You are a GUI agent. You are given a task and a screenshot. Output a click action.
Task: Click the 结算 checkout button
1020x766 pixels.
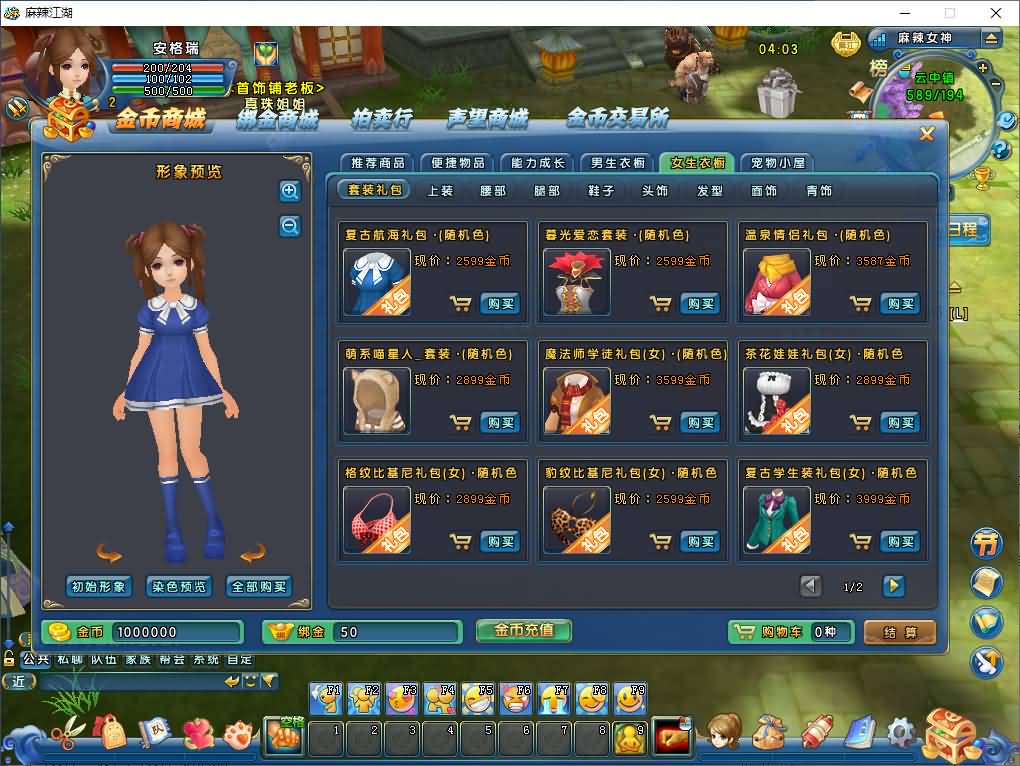click(x=899, y=632)
